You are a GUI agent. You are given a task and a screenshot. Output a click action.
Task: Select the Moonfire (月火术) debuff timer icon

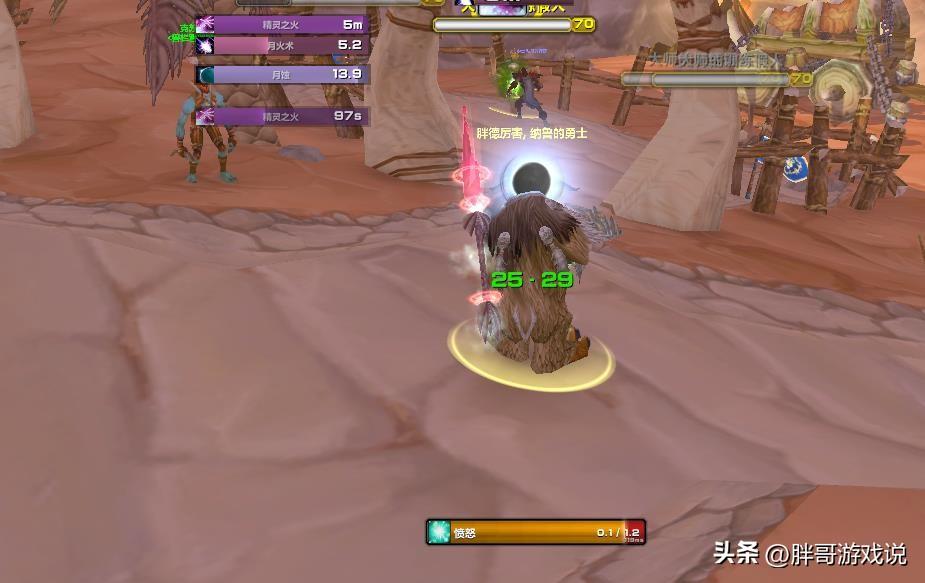205,46
